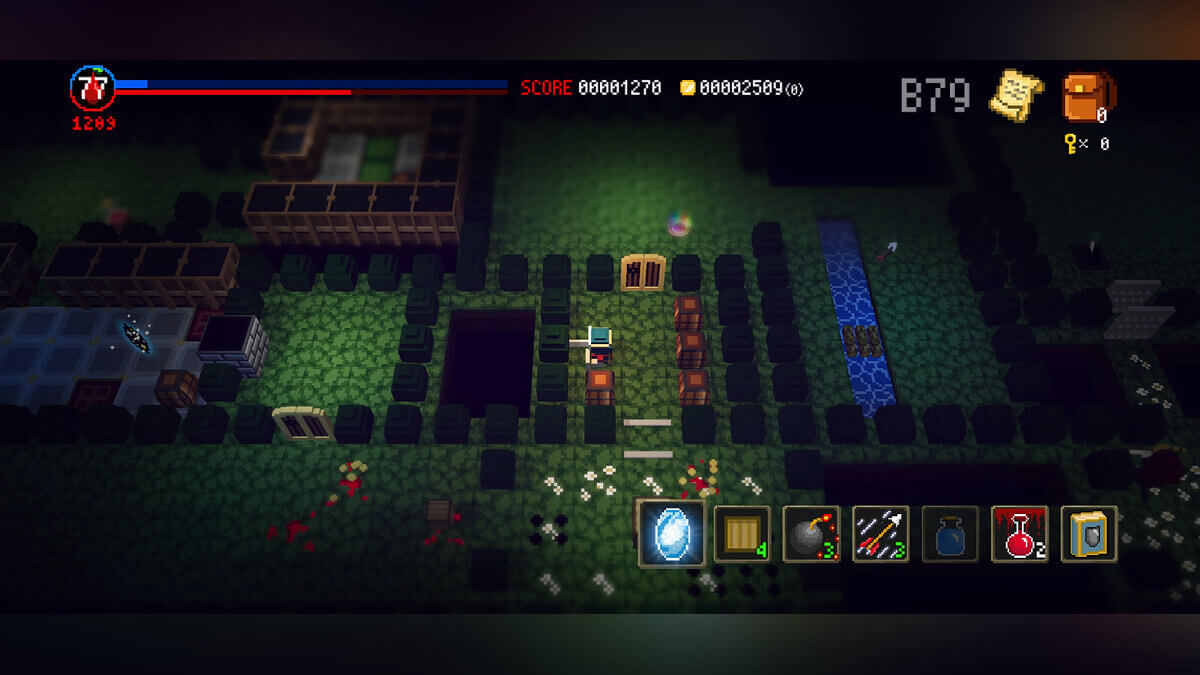
Task: Select the blue spellbook hotbar slot
Action: (1089, 533)
